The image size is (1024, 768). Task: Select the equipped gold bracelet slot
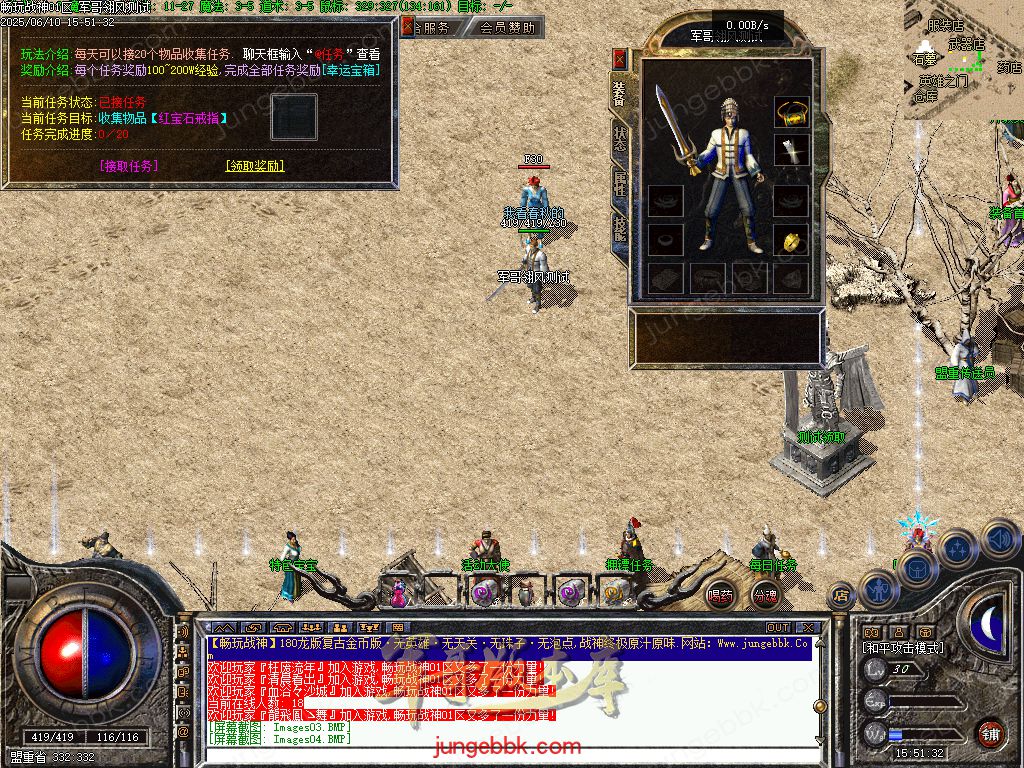[x=792, y=110]
